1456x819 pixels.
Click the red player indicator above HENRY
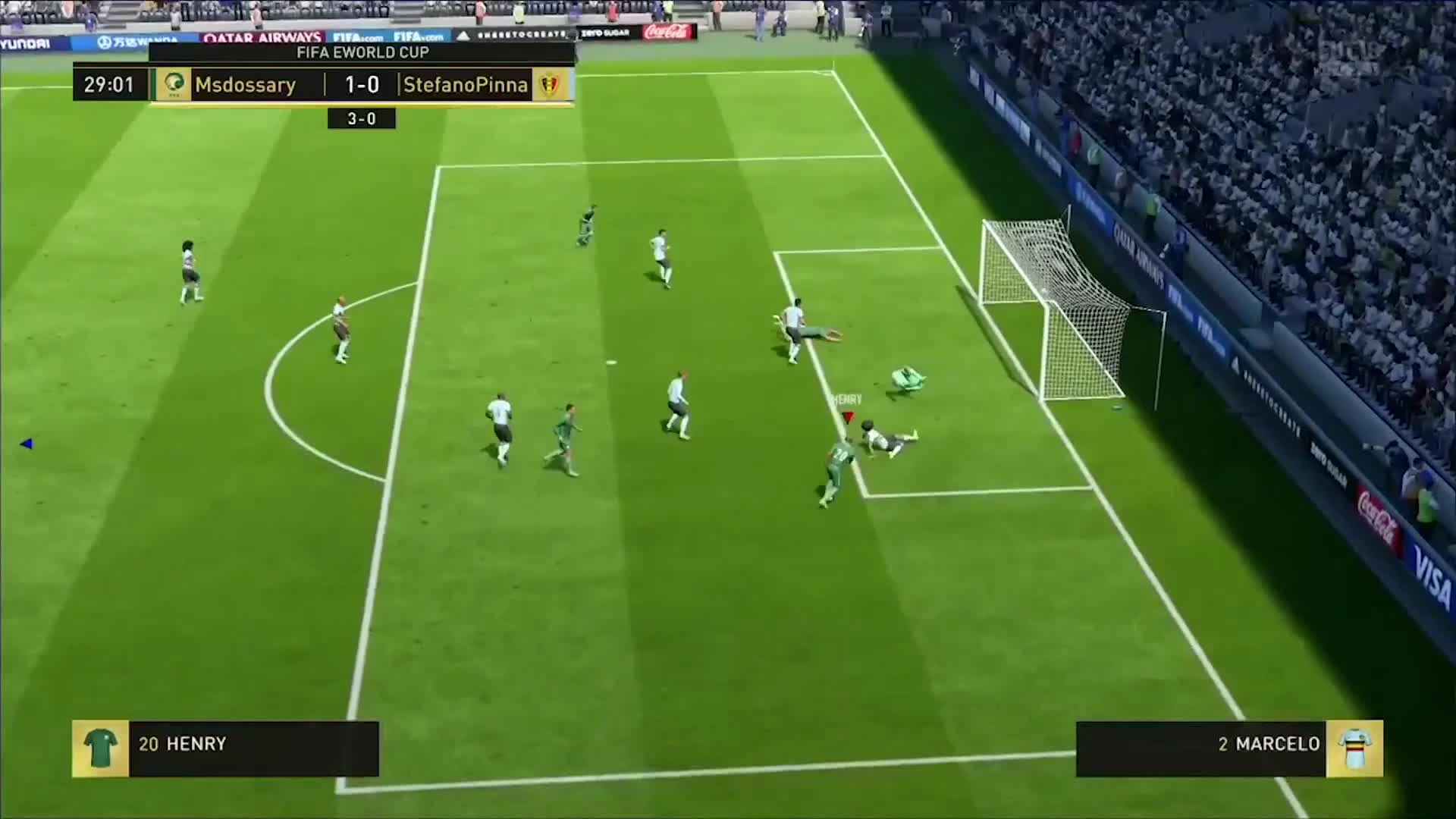pos(847,416)
